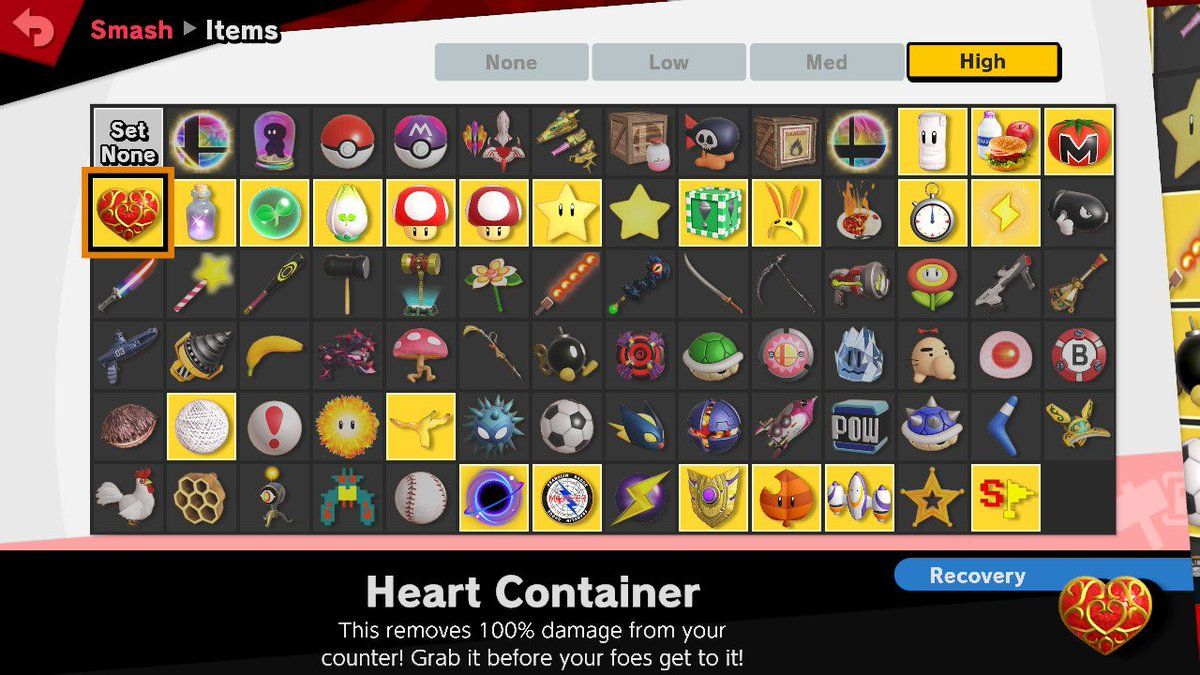The width and height of the screenshot is (1200, 675).
Task: Select the High frequency option
Action: (982, 62)
